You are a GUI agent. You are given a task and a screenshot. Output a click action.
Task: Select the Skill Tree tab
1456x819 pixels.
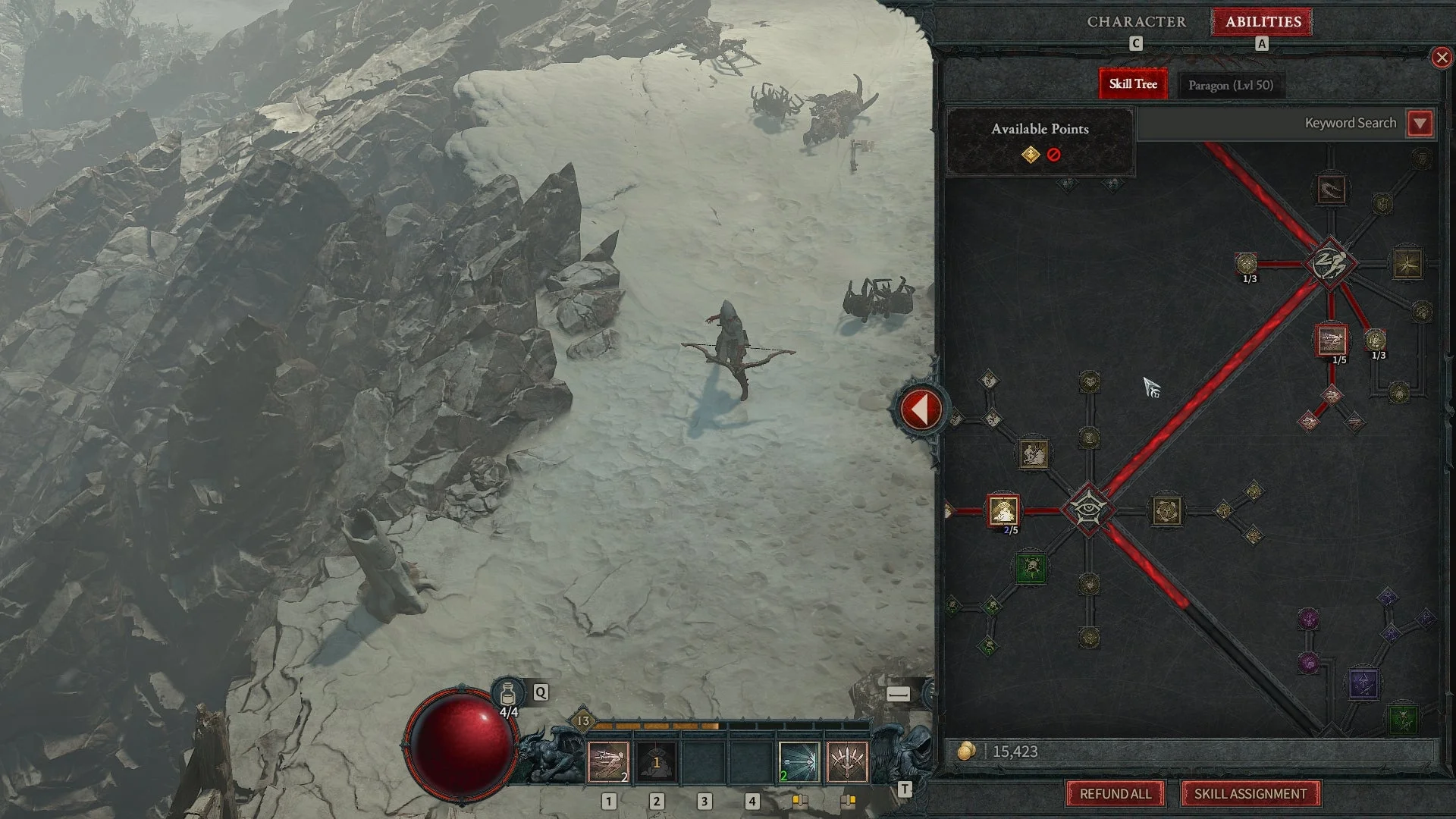point(1133,84)
